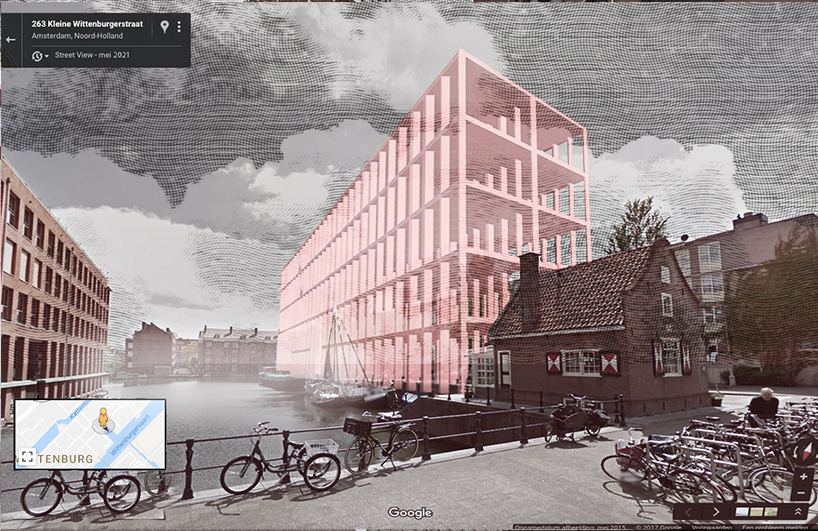Select the yellow Pegman on the minimap
Screen dimensions: 818x531
pyautogui.click(x=101, y=417)
